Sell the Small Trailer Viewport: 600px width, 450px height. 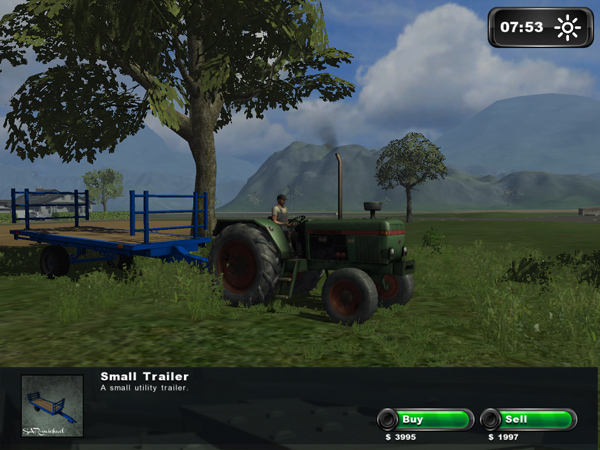pos(527,419)
